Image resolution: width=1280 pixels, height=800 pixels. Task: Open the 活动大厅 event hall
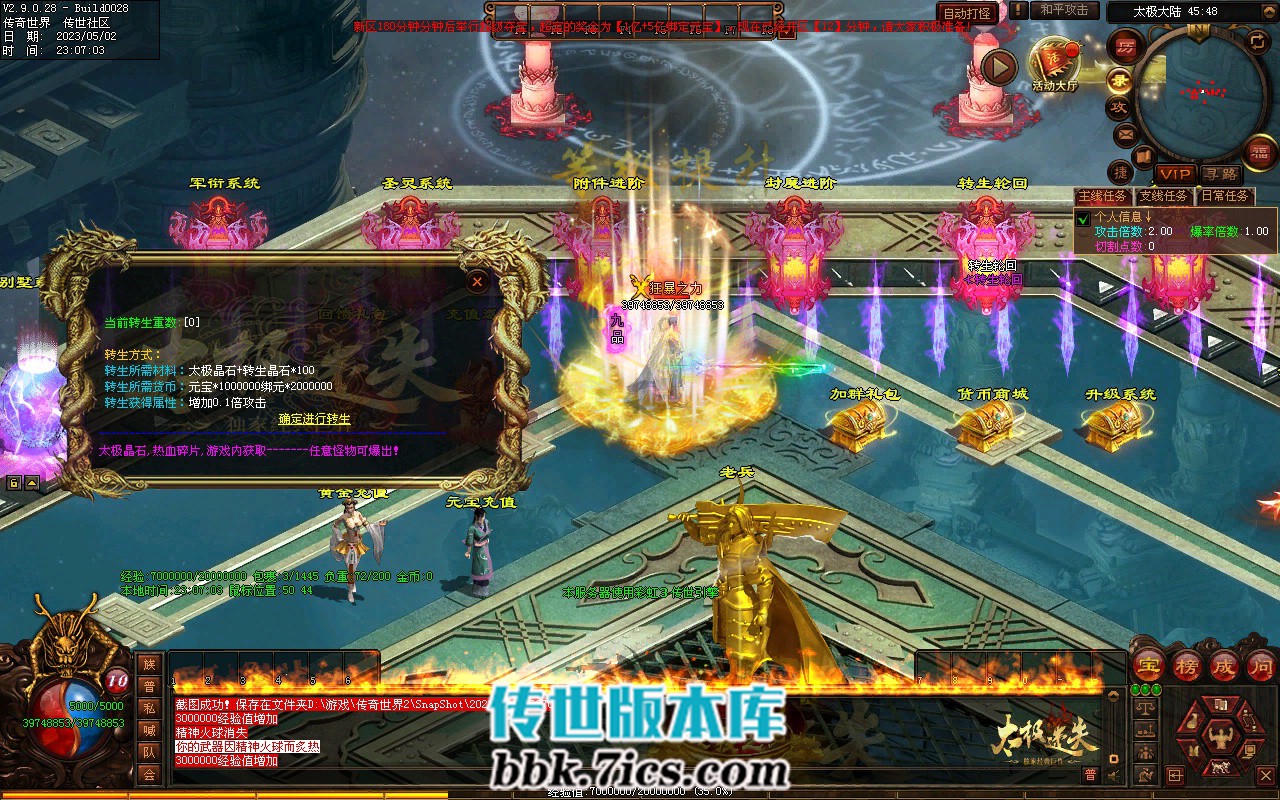(x=1054, y=63)
